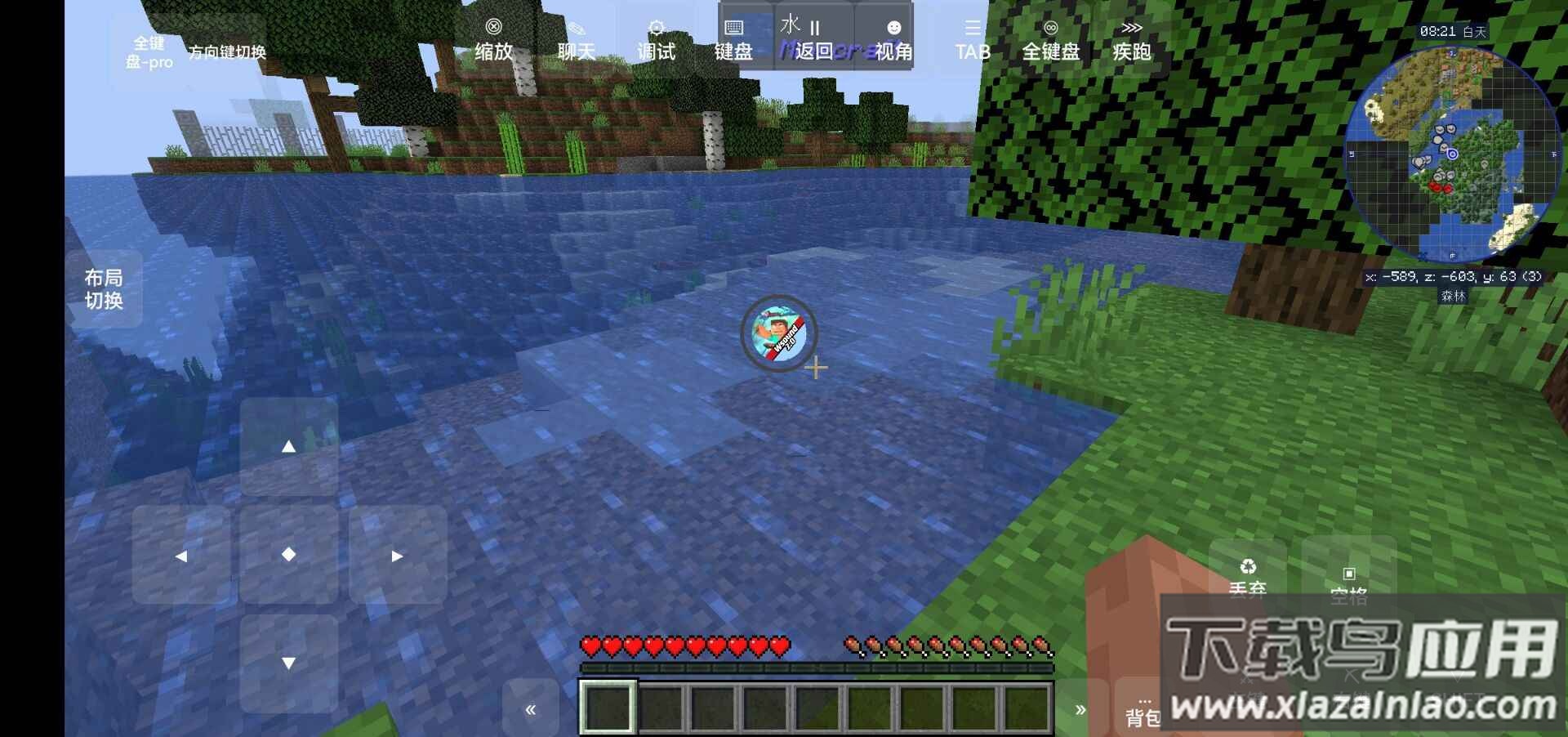Viewport: 1568px width, 737px height.
Task: Tap the TAB button
Action: coord(973,41)
